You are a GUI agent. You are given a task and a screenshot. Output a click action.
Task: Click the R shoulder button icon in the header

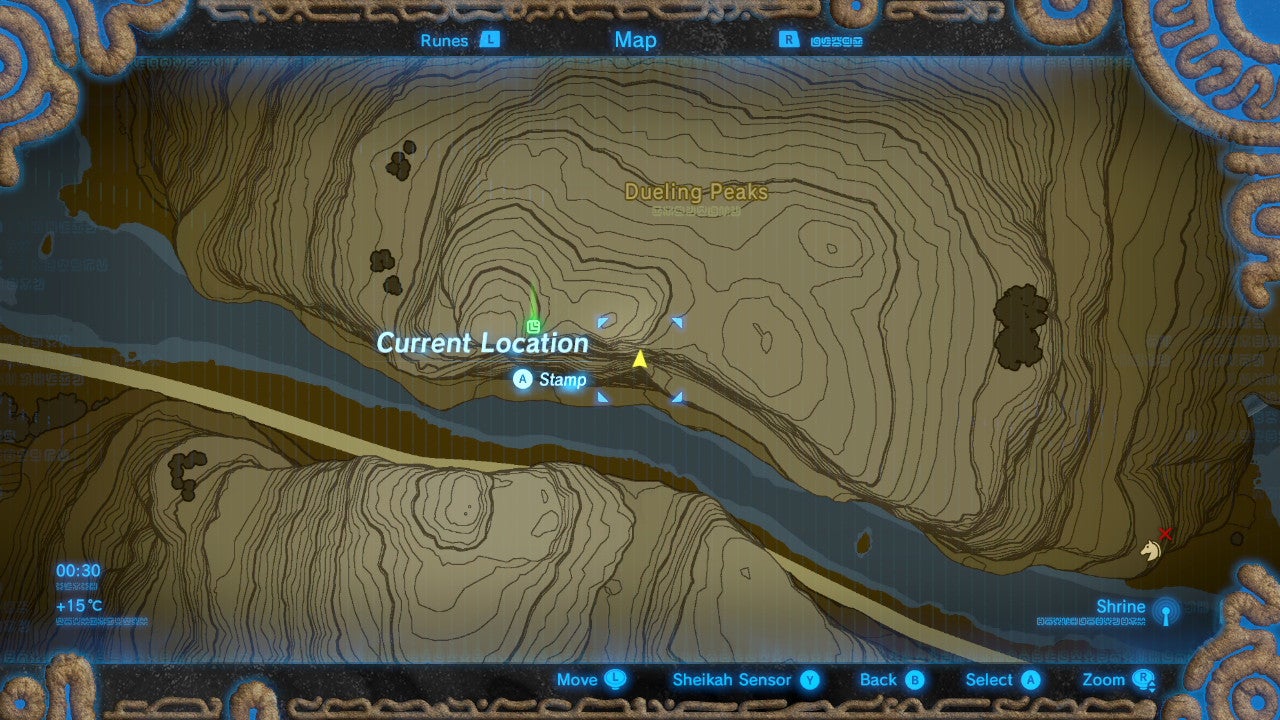(789, 40)
